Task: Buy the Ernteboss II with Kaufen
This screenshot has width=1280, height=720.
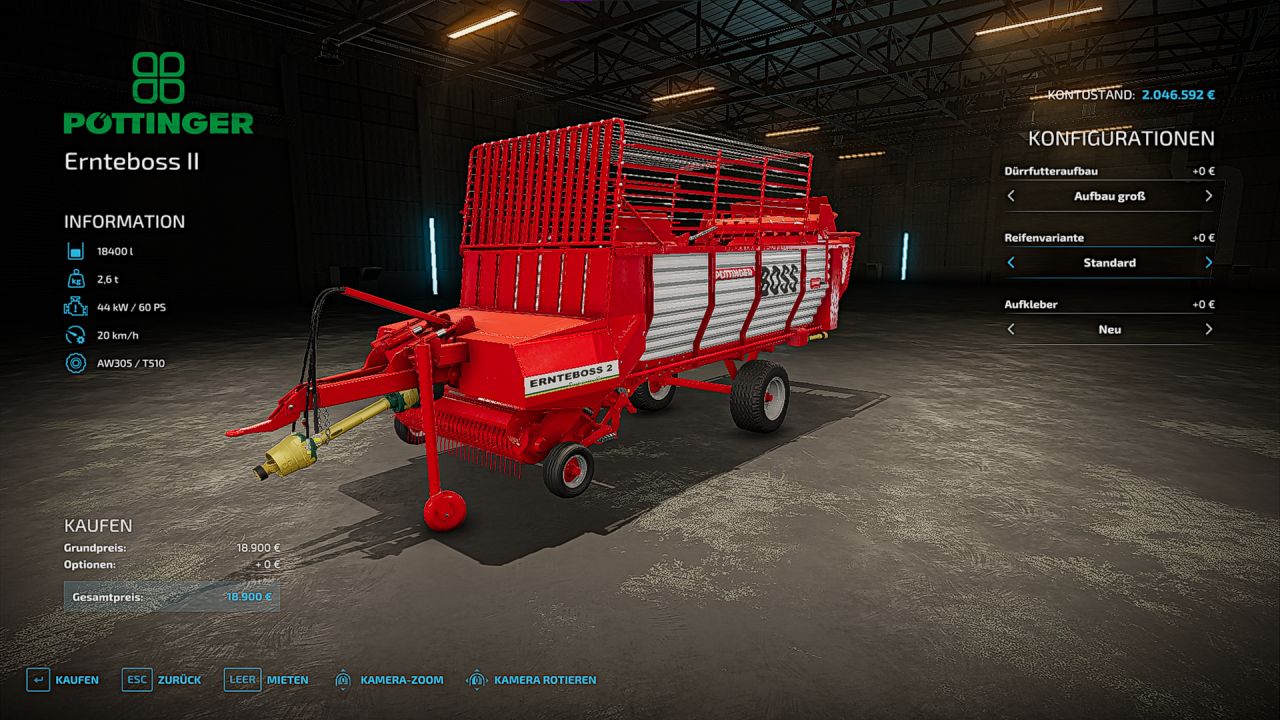Action: 63,680
